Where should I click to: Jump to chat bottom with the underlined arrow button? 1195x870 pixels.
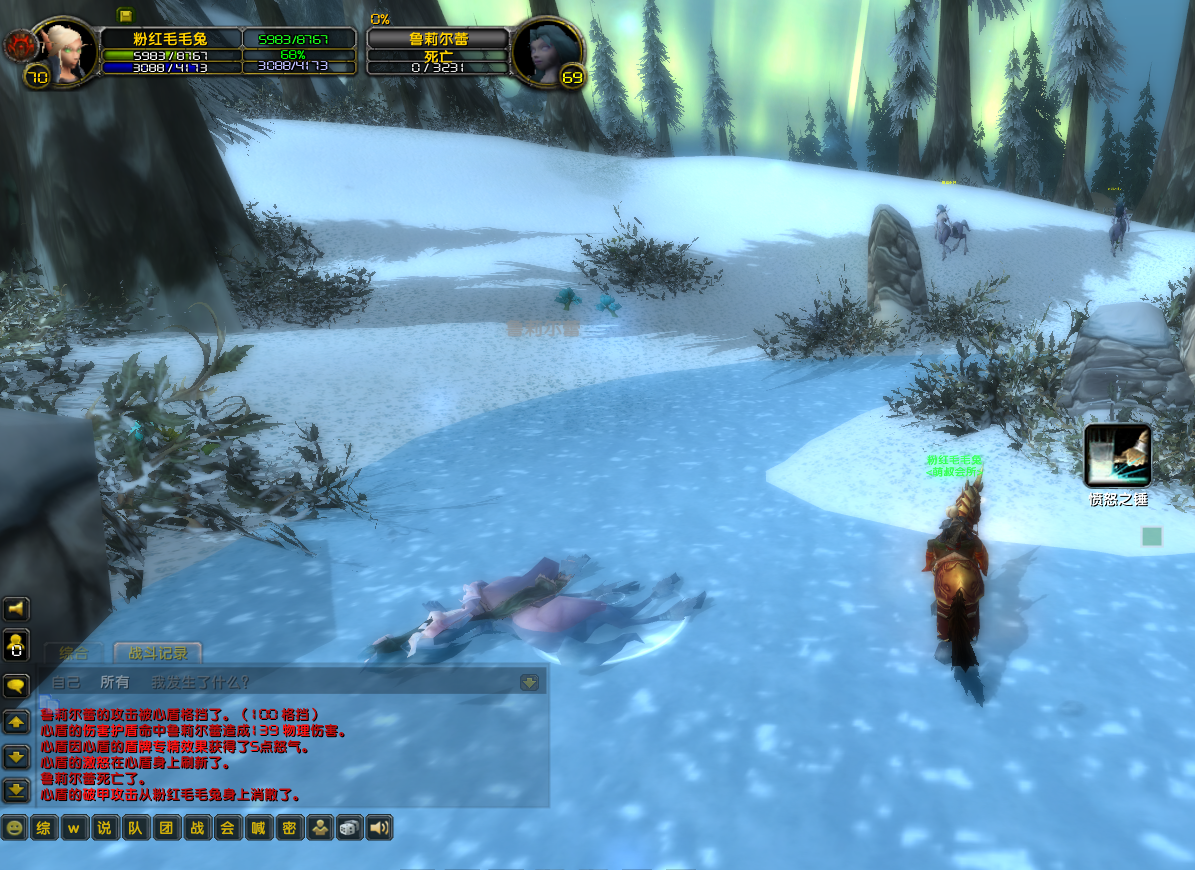16,790
